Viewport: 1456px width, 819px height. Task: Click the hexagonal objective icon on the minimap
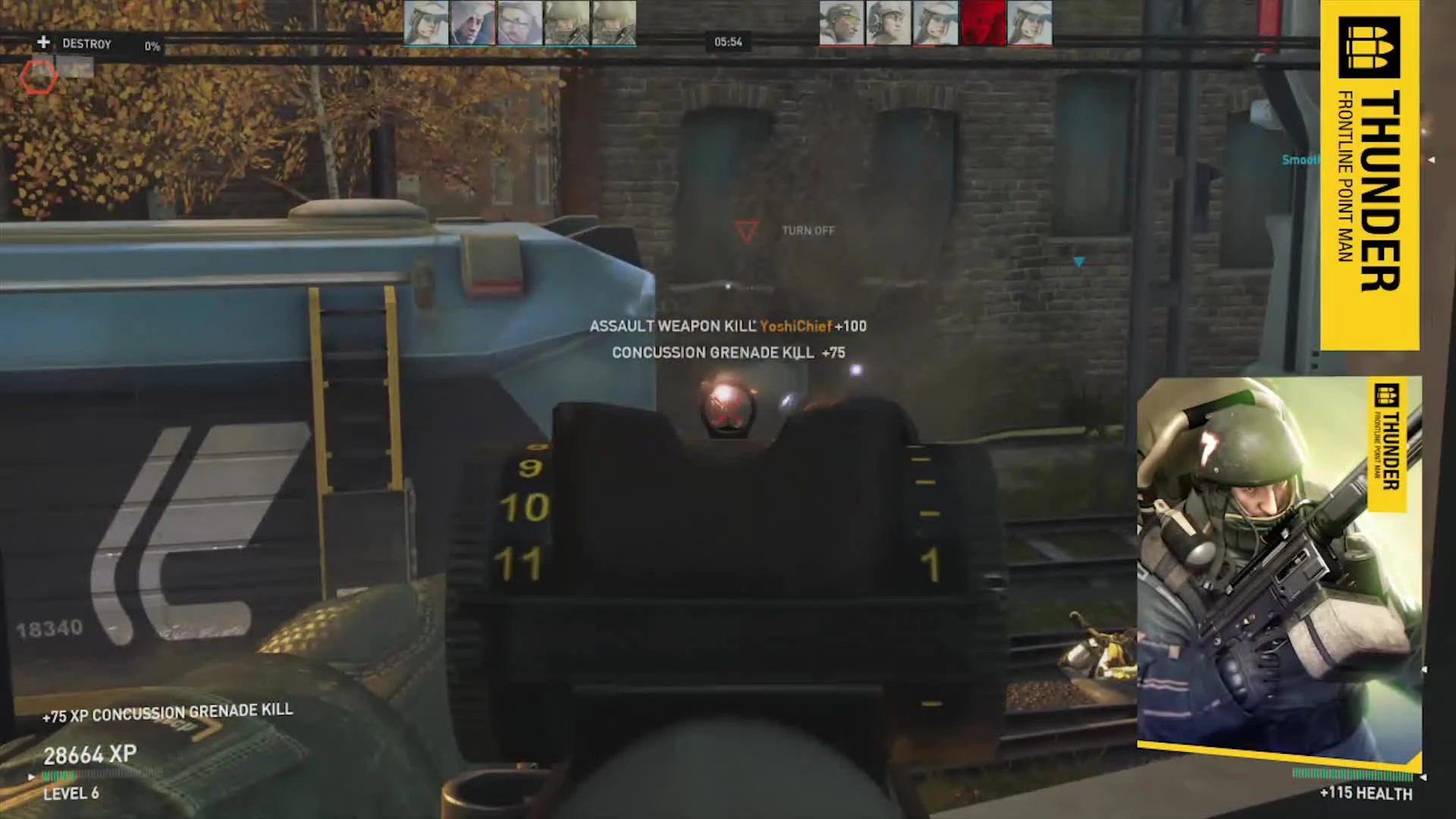(x=39, y=78)
